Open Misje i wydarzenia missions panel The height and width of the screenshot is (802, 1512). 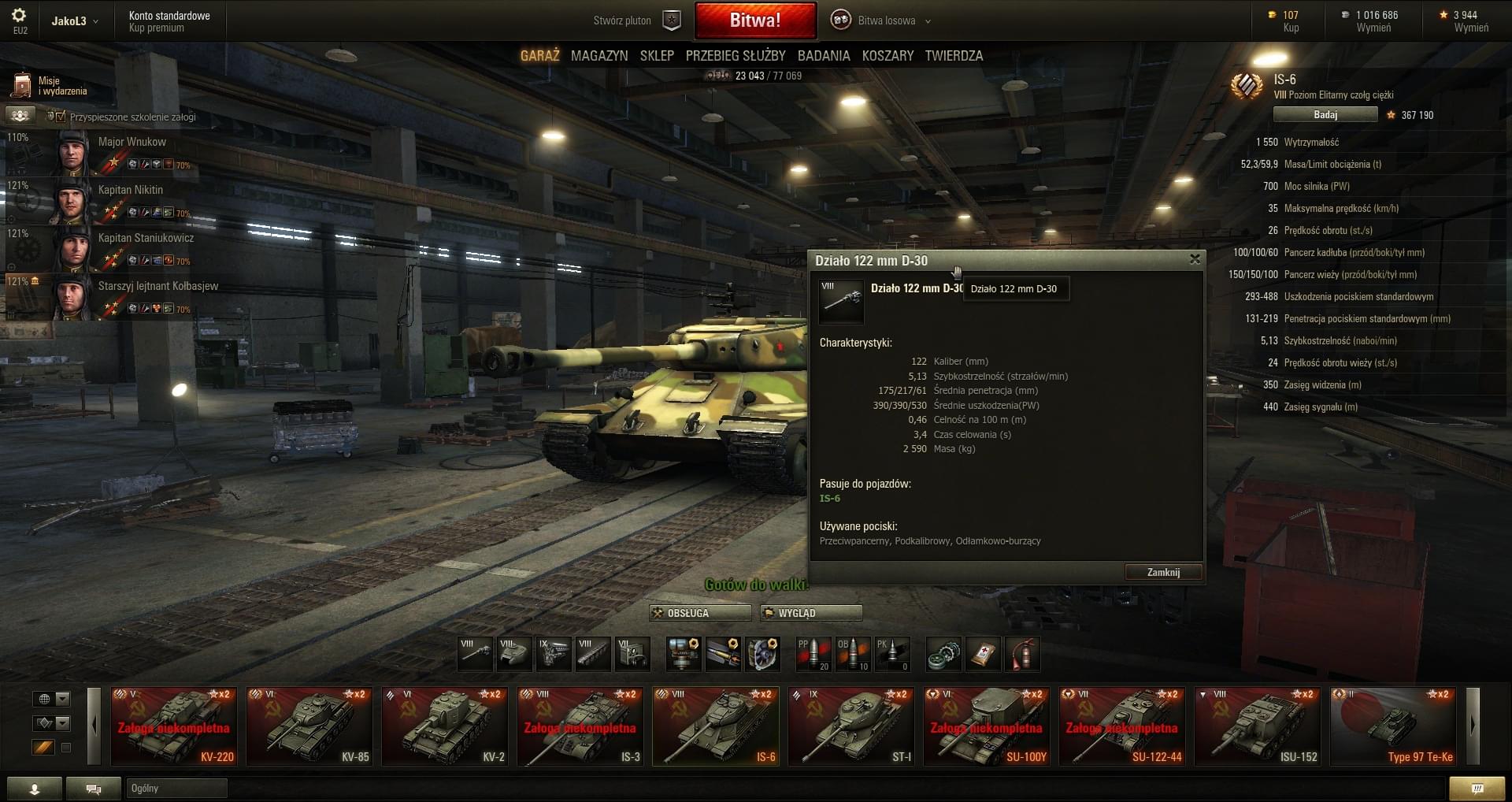point(49,86)
